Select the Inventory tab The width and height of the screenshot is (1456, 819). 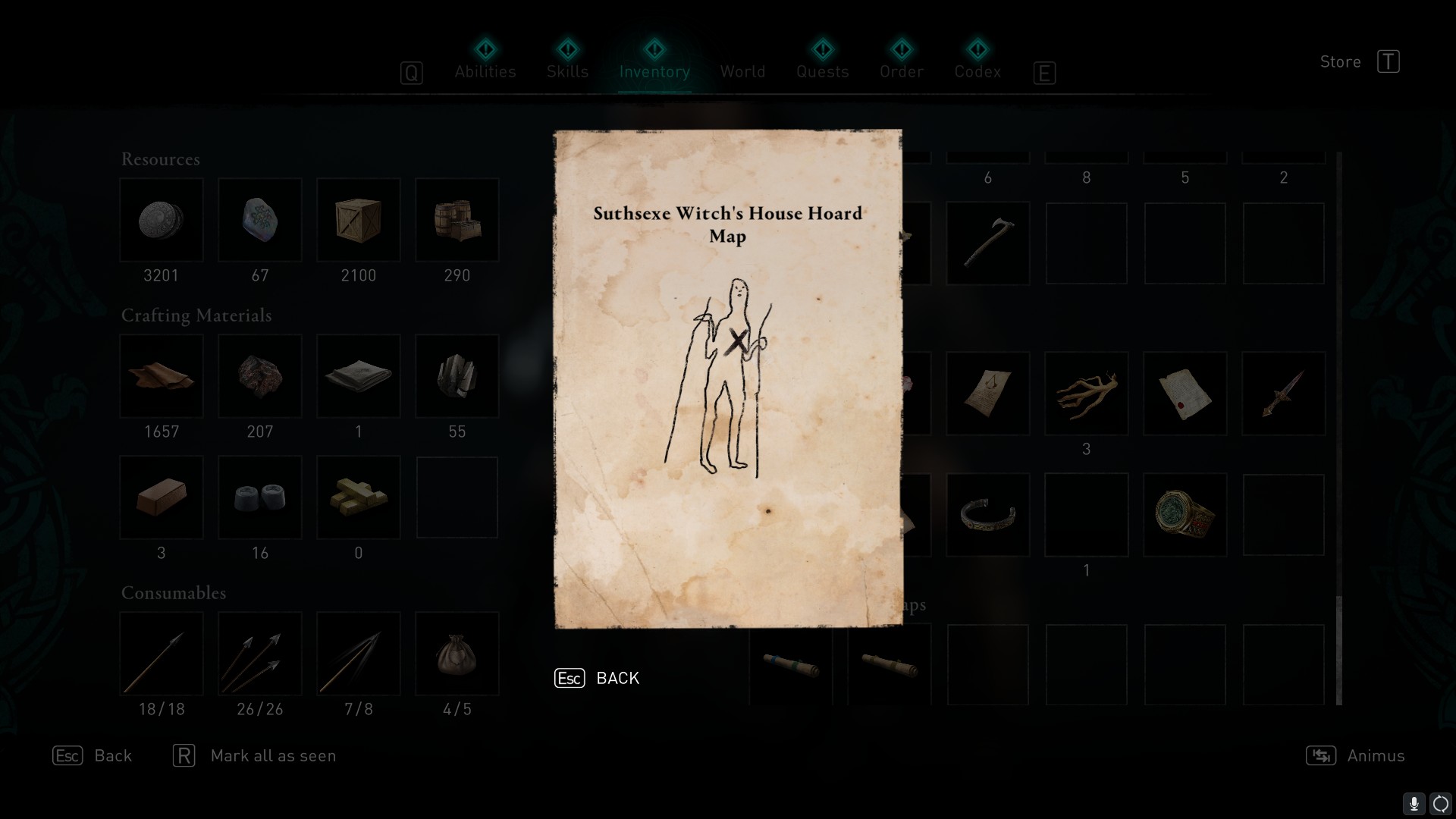(x=654, y=71)
